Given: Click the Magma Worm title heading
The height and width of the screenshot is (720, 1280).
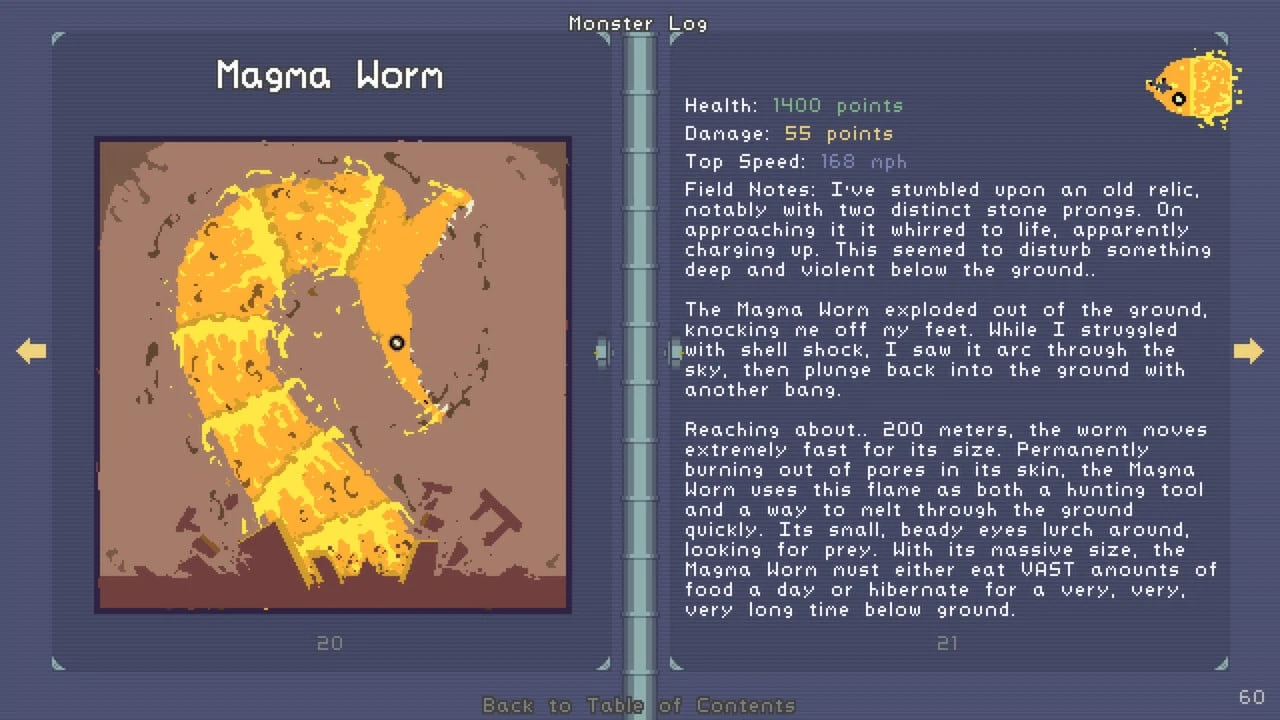Looking at the screenshot, I should click(x=327, y=74).
